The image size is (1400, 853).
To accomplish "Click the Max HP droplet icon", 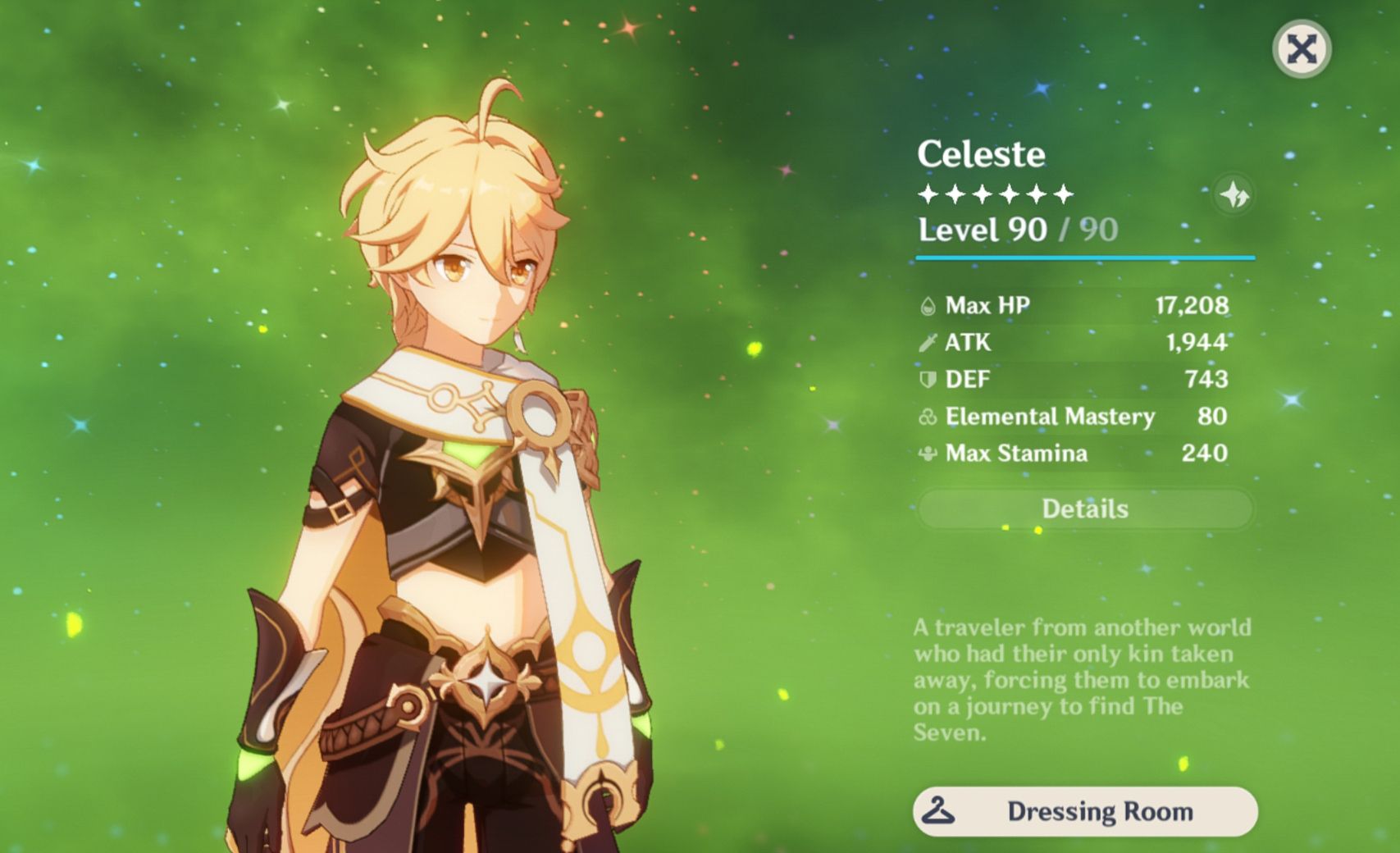I will pos(928,304).
